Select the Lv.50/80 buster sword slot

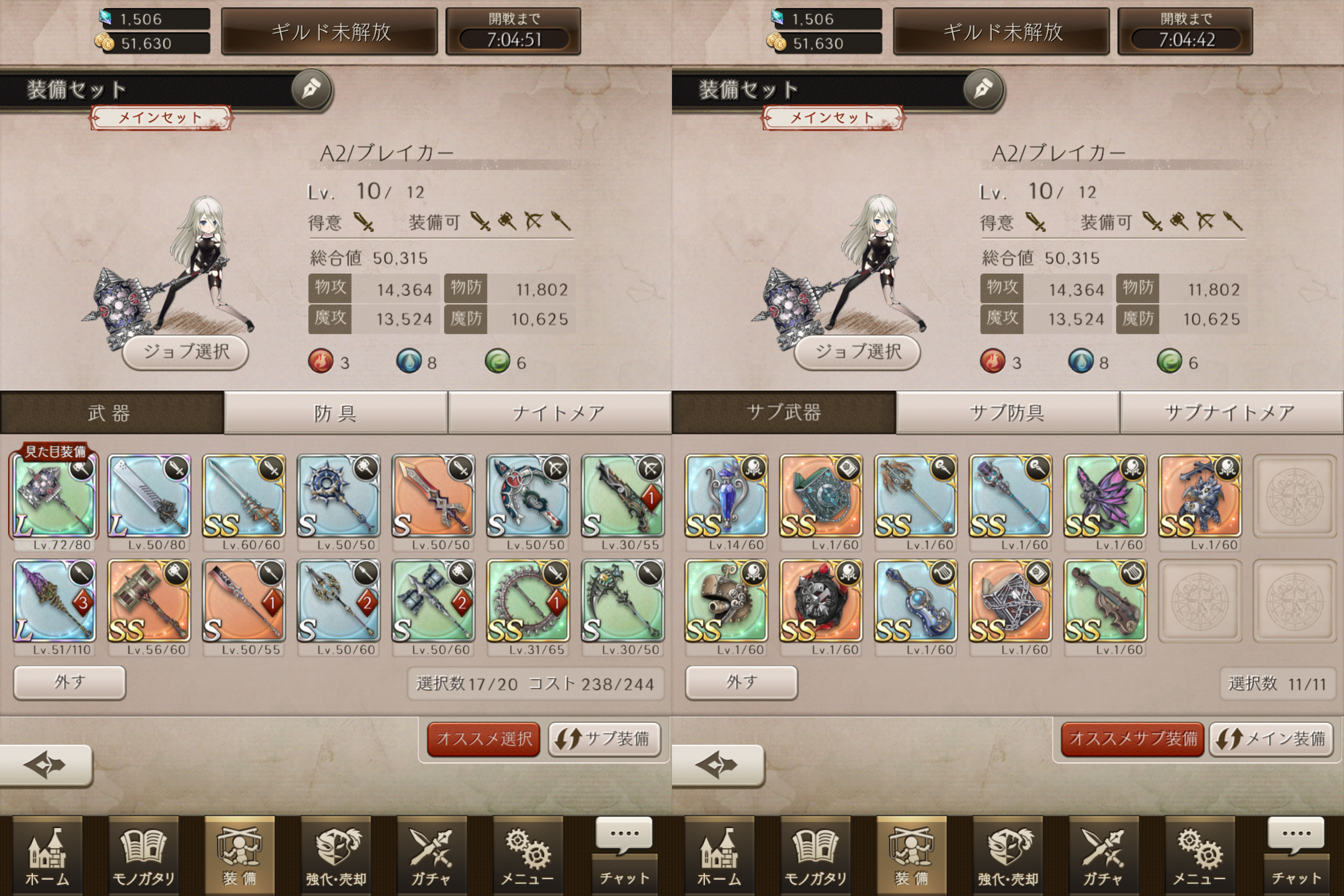coord(149,496)
